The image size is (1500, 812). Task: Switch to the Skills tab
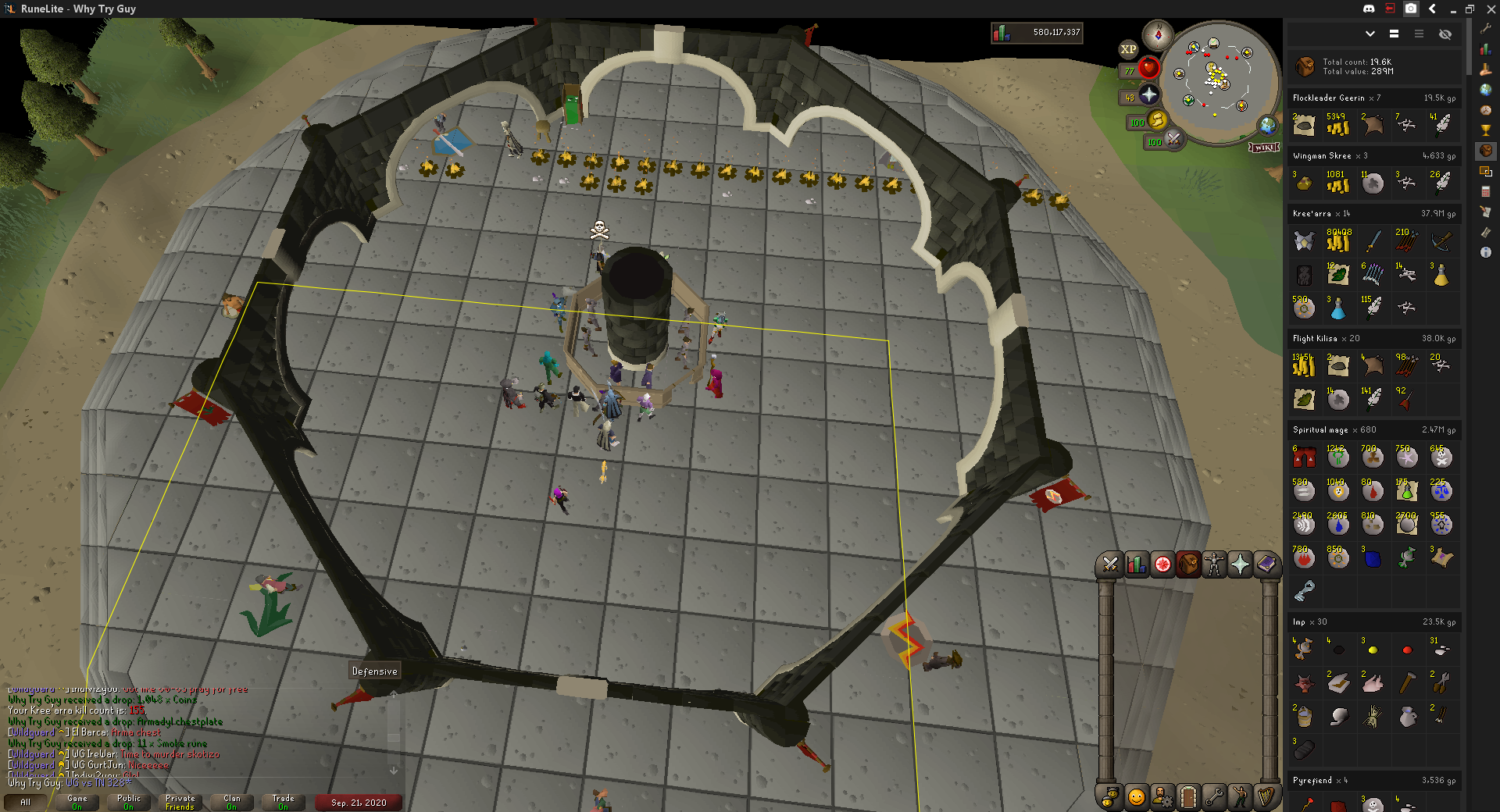click(1137, 564)
